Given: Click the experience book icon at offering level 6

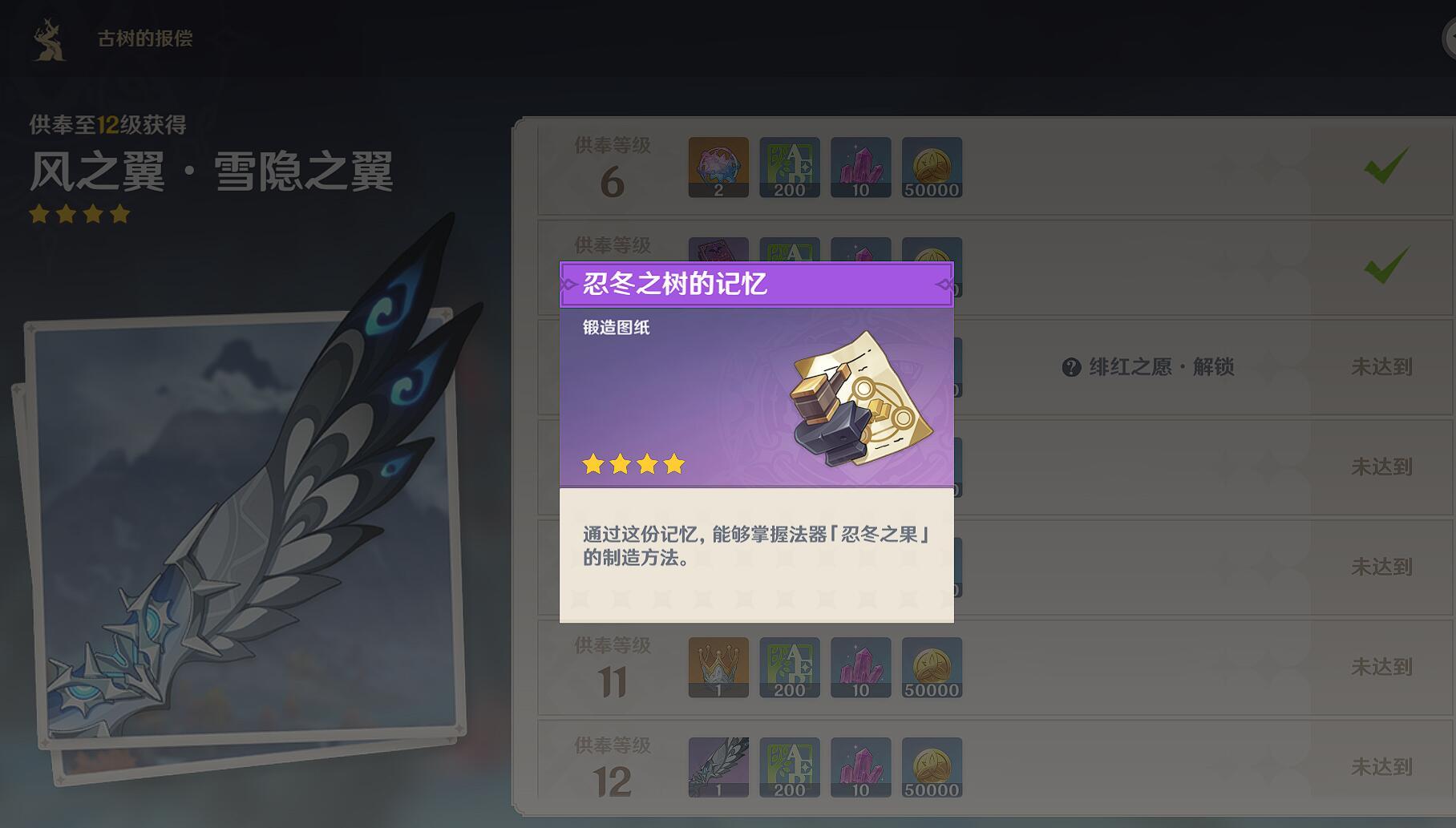Looking at the screenshot, I should pos(789,167).
